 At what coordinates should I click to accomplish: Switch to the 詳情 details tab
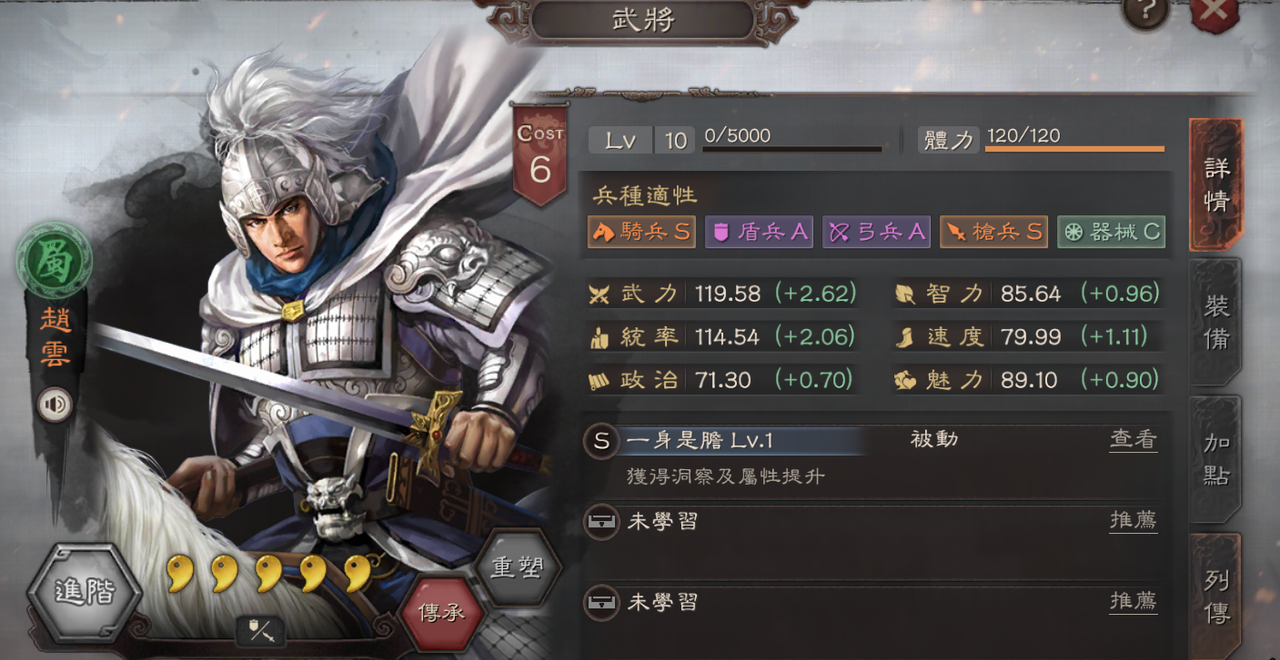(1216, 184)
